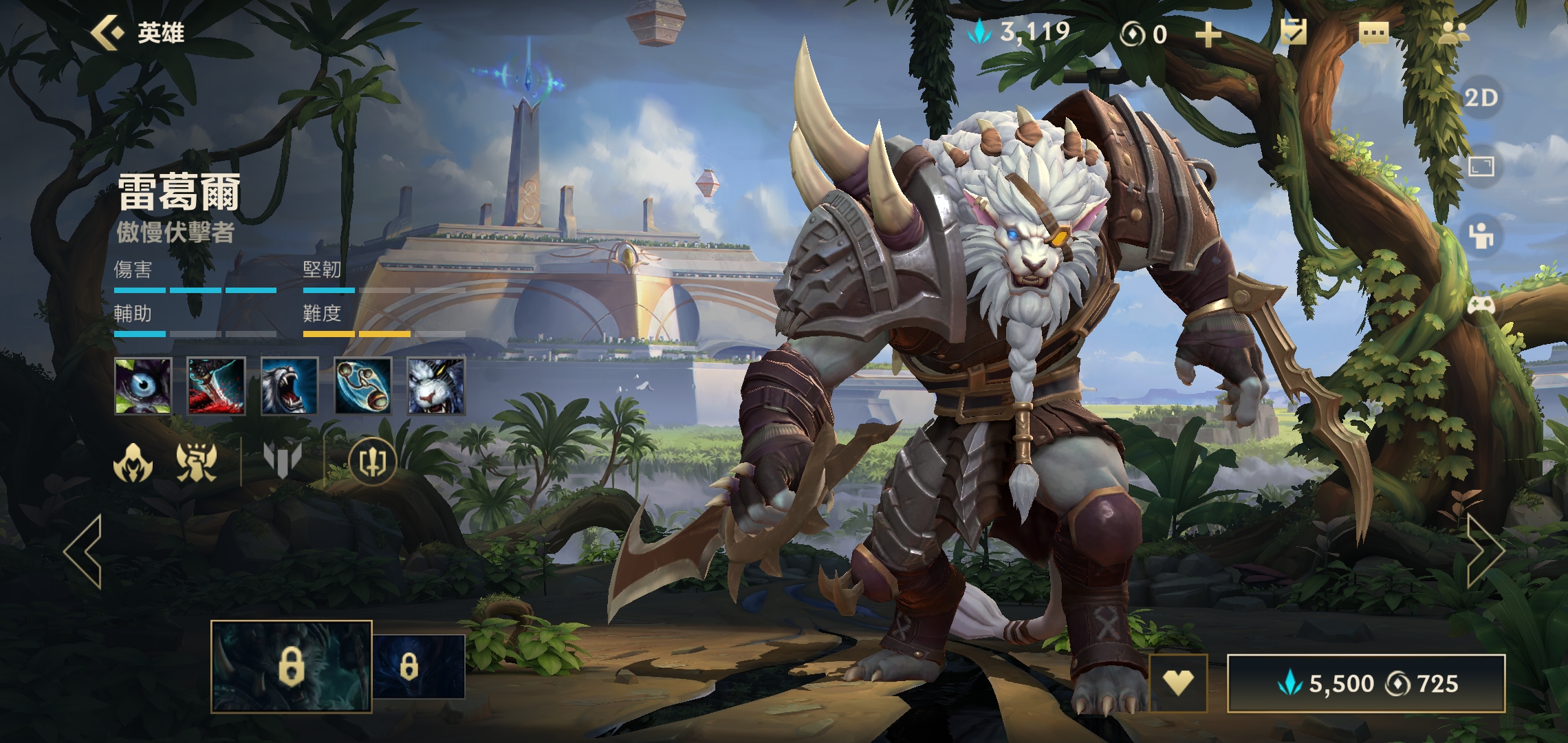View the eye passive ability icon

tap(143, 386)
